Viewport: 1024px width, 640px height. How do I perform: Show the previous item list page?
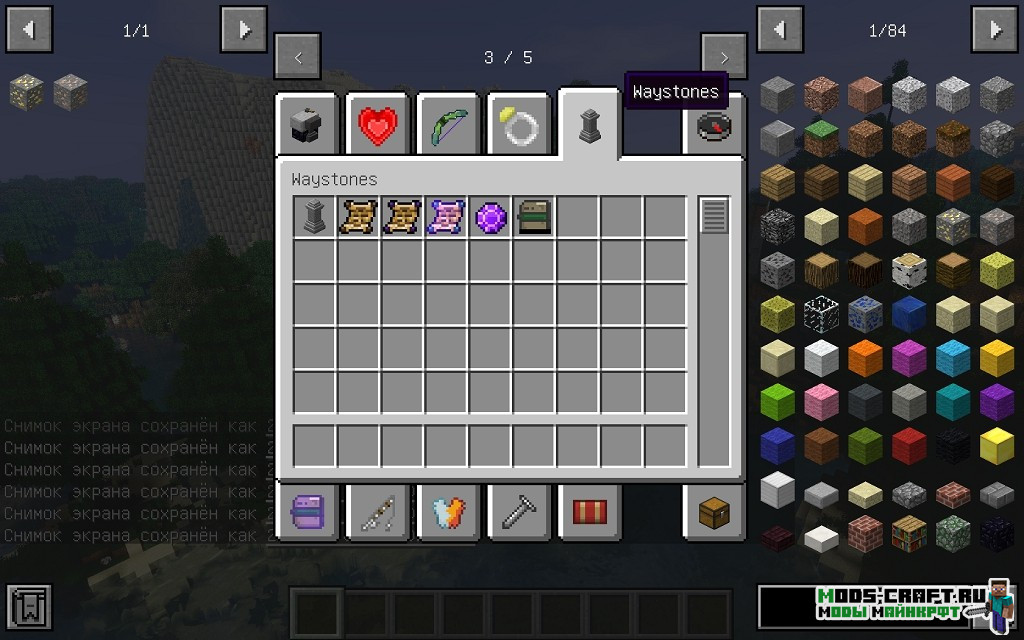coord(780,30)
